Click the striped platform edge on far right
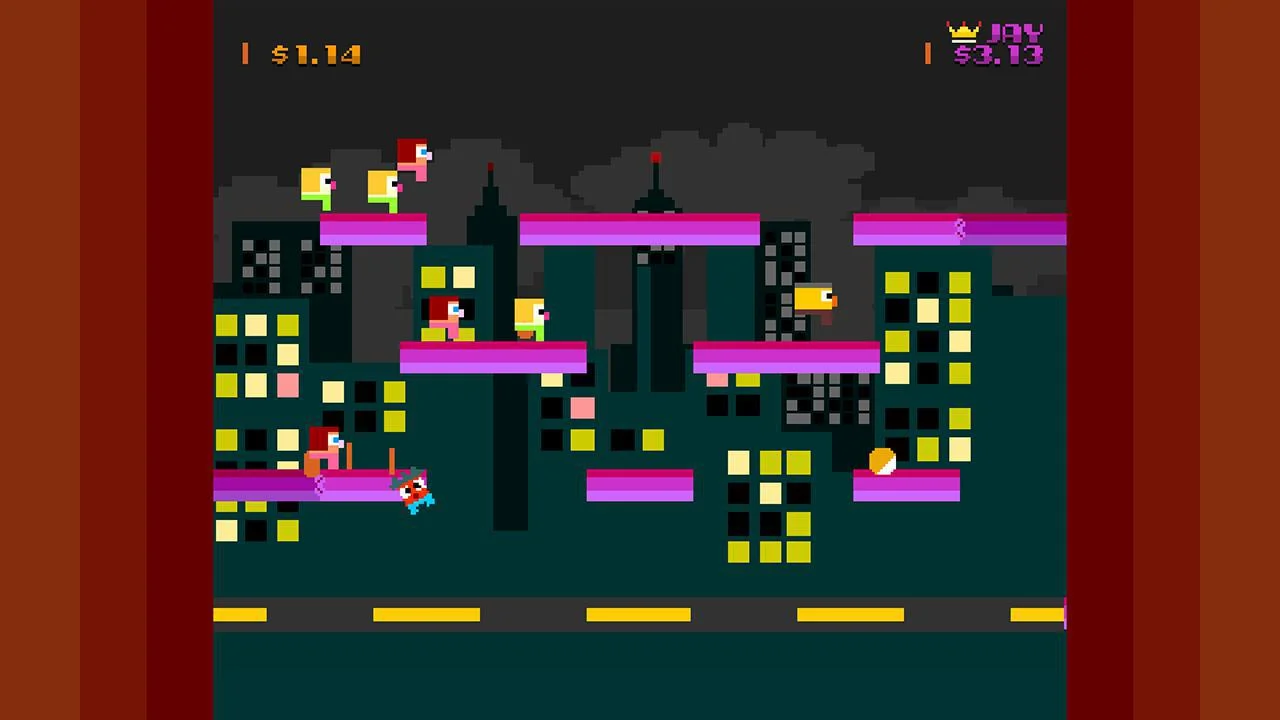 pos(959,229)
